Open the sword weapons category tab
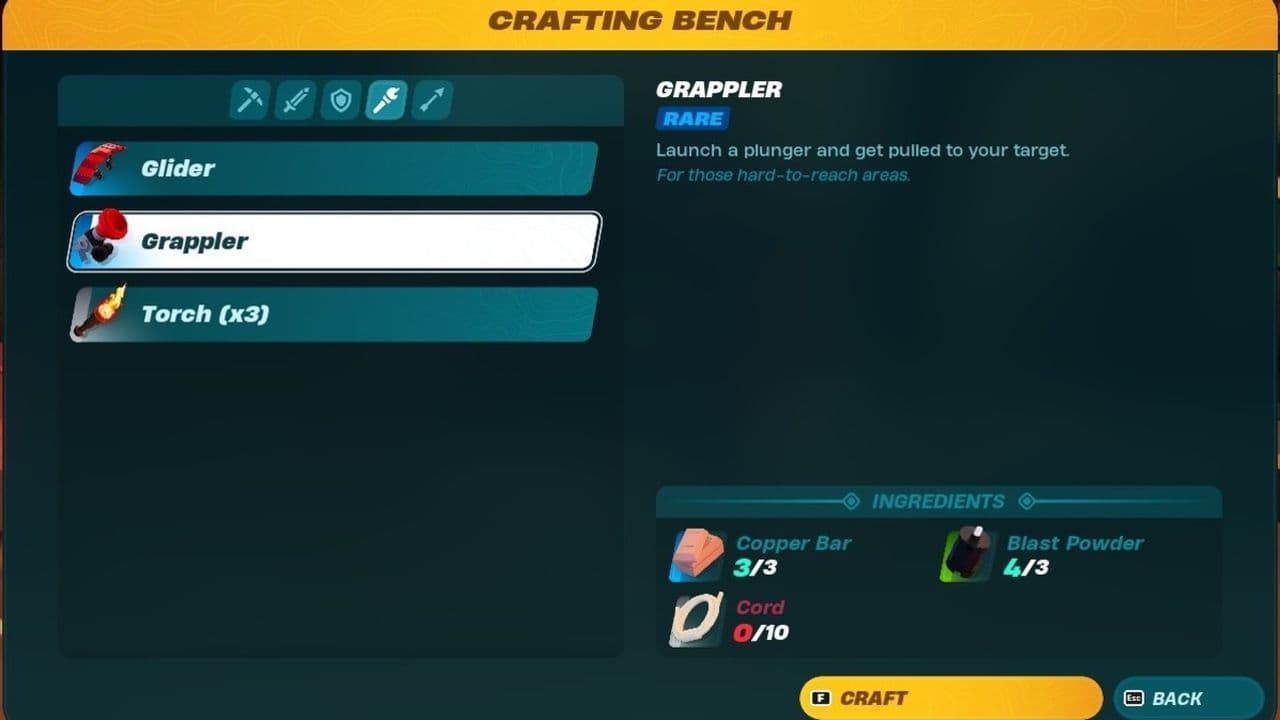 (x=294, y=100)
